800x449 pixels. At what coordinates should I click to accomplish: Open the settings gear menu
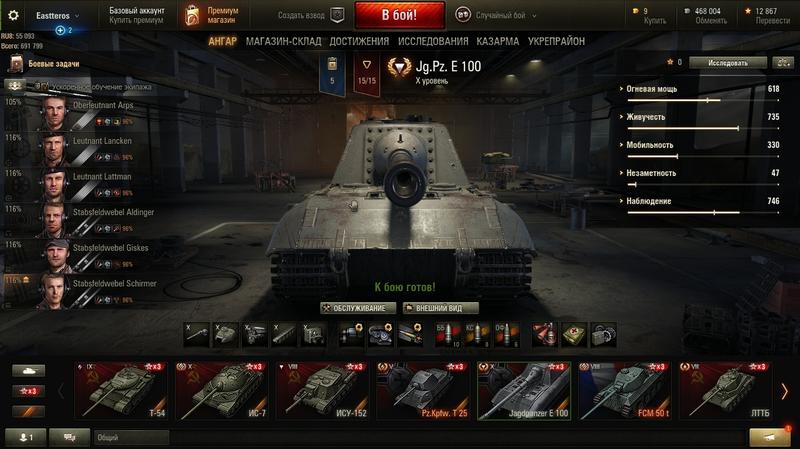(14, 16)
